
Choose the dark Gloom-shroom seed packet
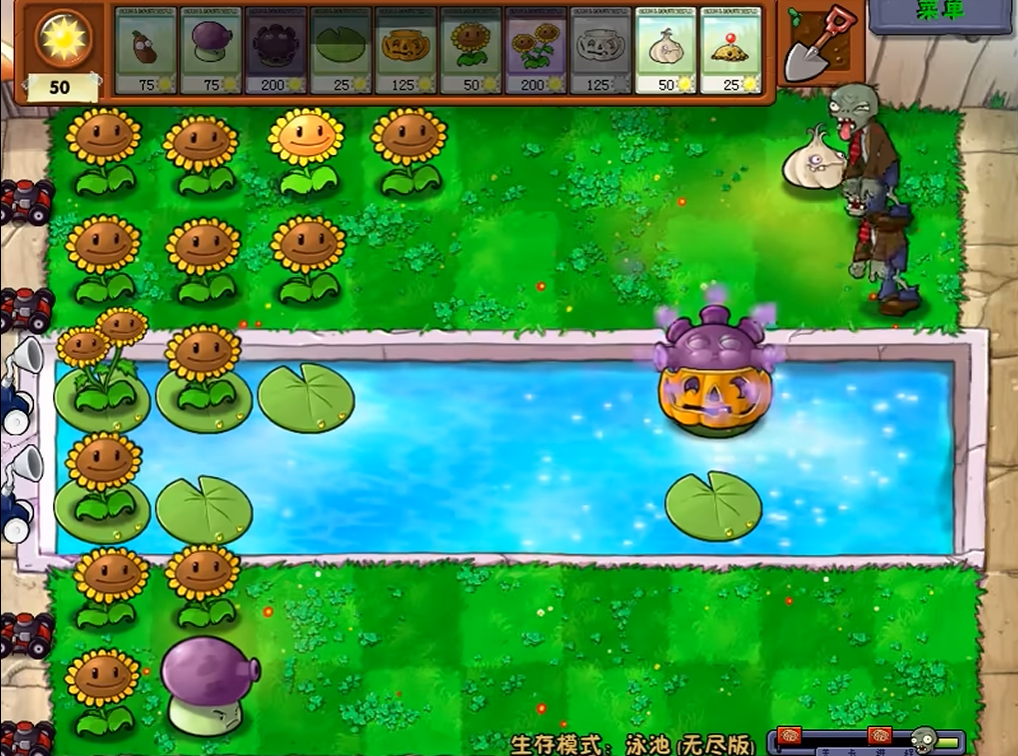(275, 50)
